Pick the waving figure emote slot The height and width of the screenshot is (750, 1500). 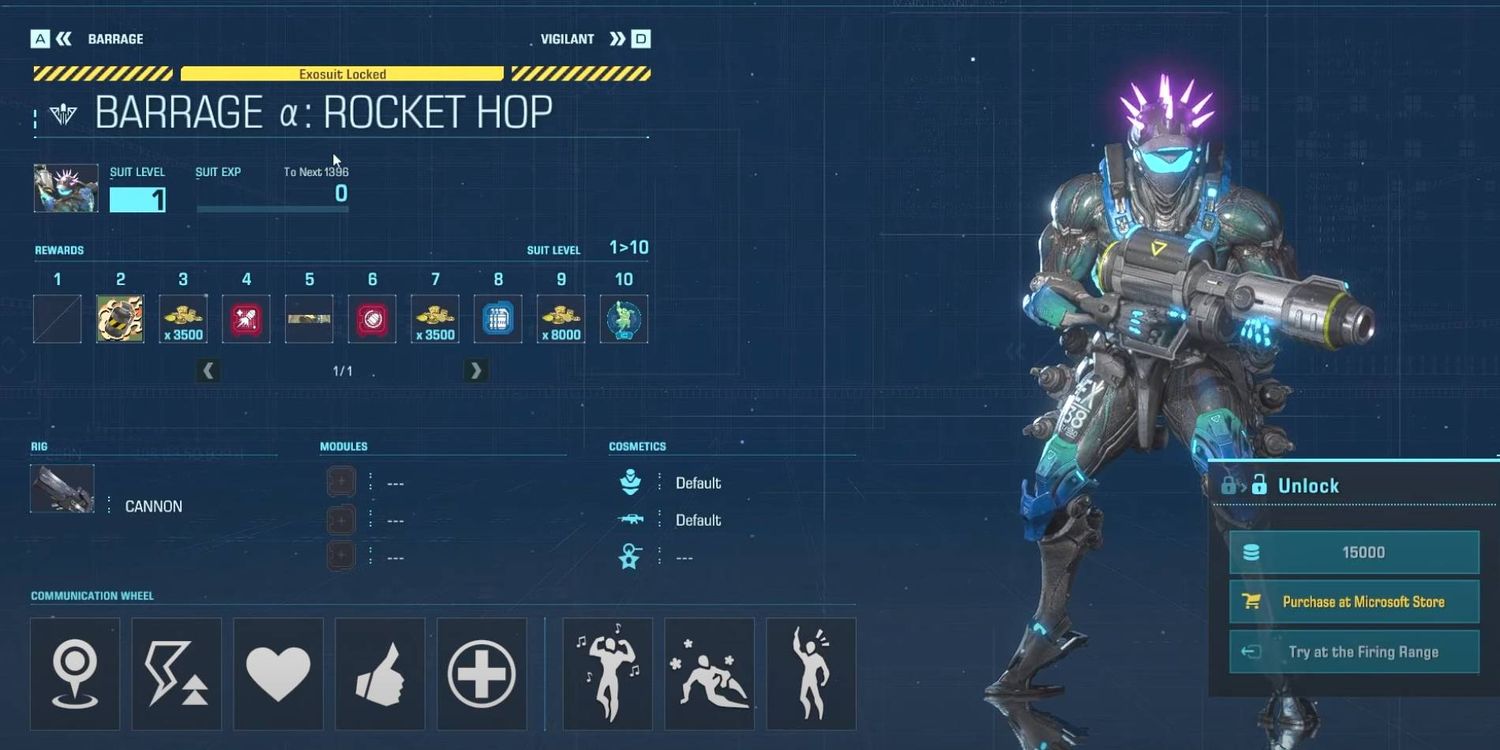pos(811,673)
